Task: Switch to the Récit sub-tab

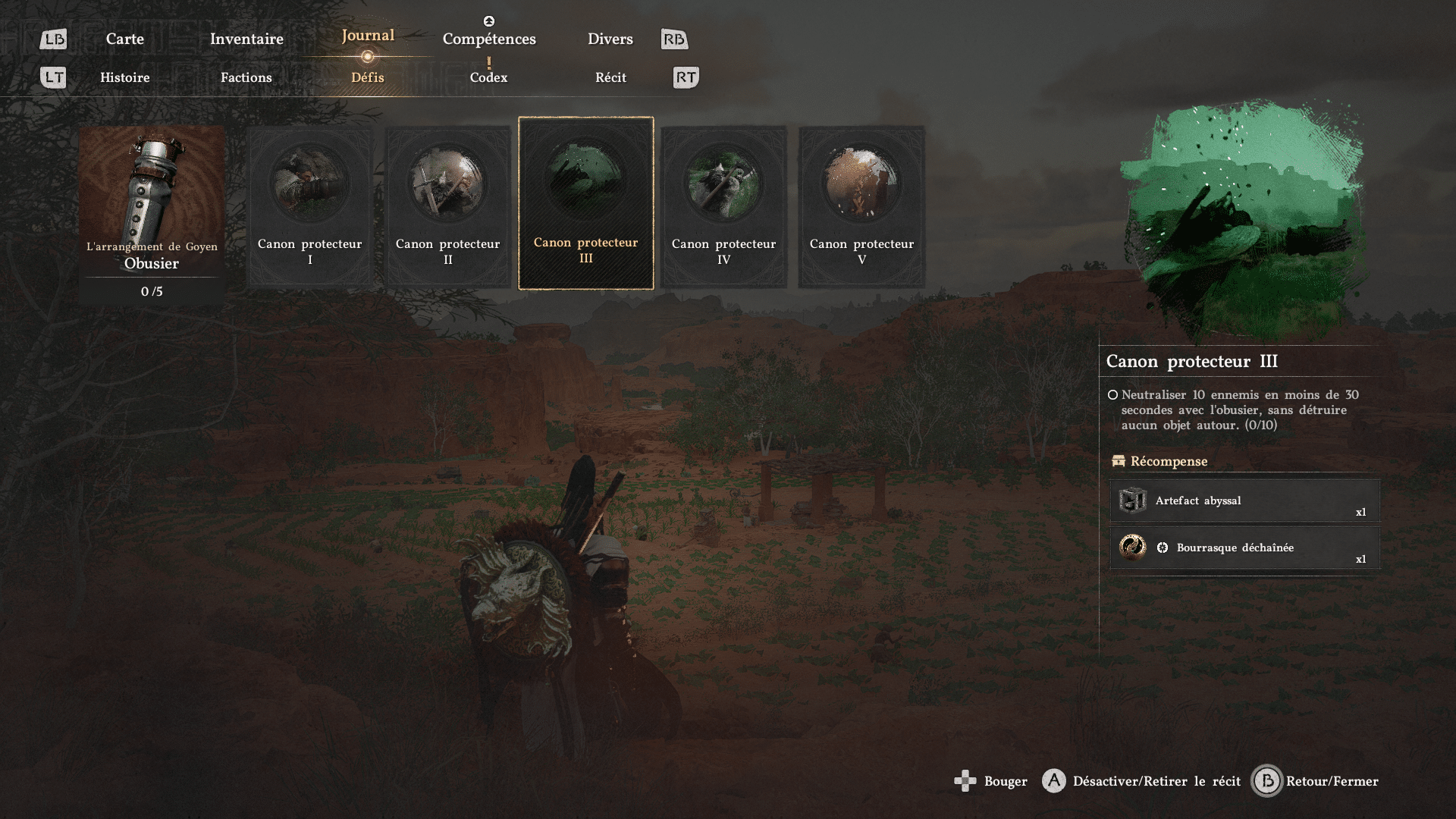Action: 610,77
